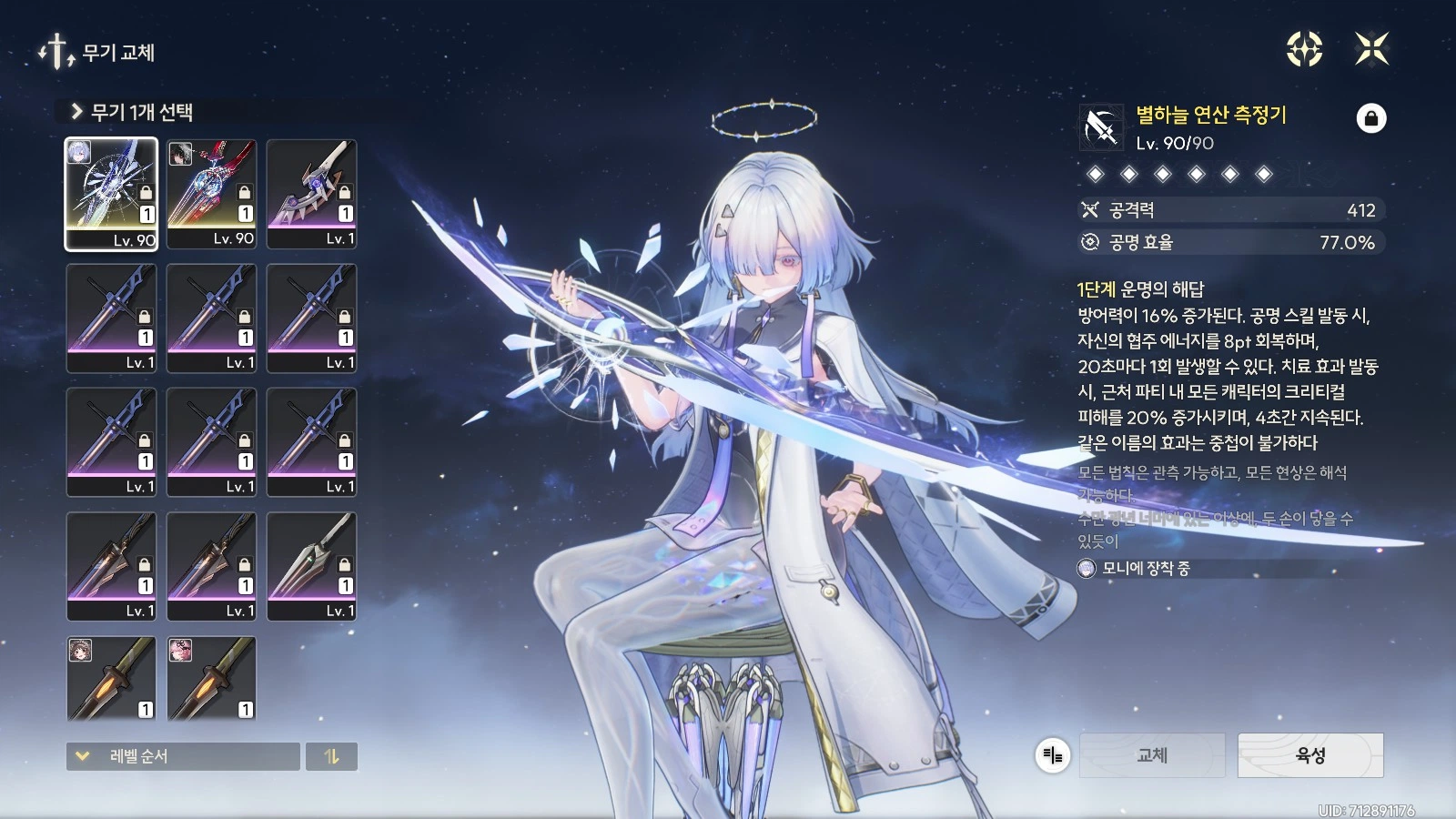Choose the red Lv. 90 weapon tile
The height and width of the screenshot is (819, 1456).
point(211,194)
